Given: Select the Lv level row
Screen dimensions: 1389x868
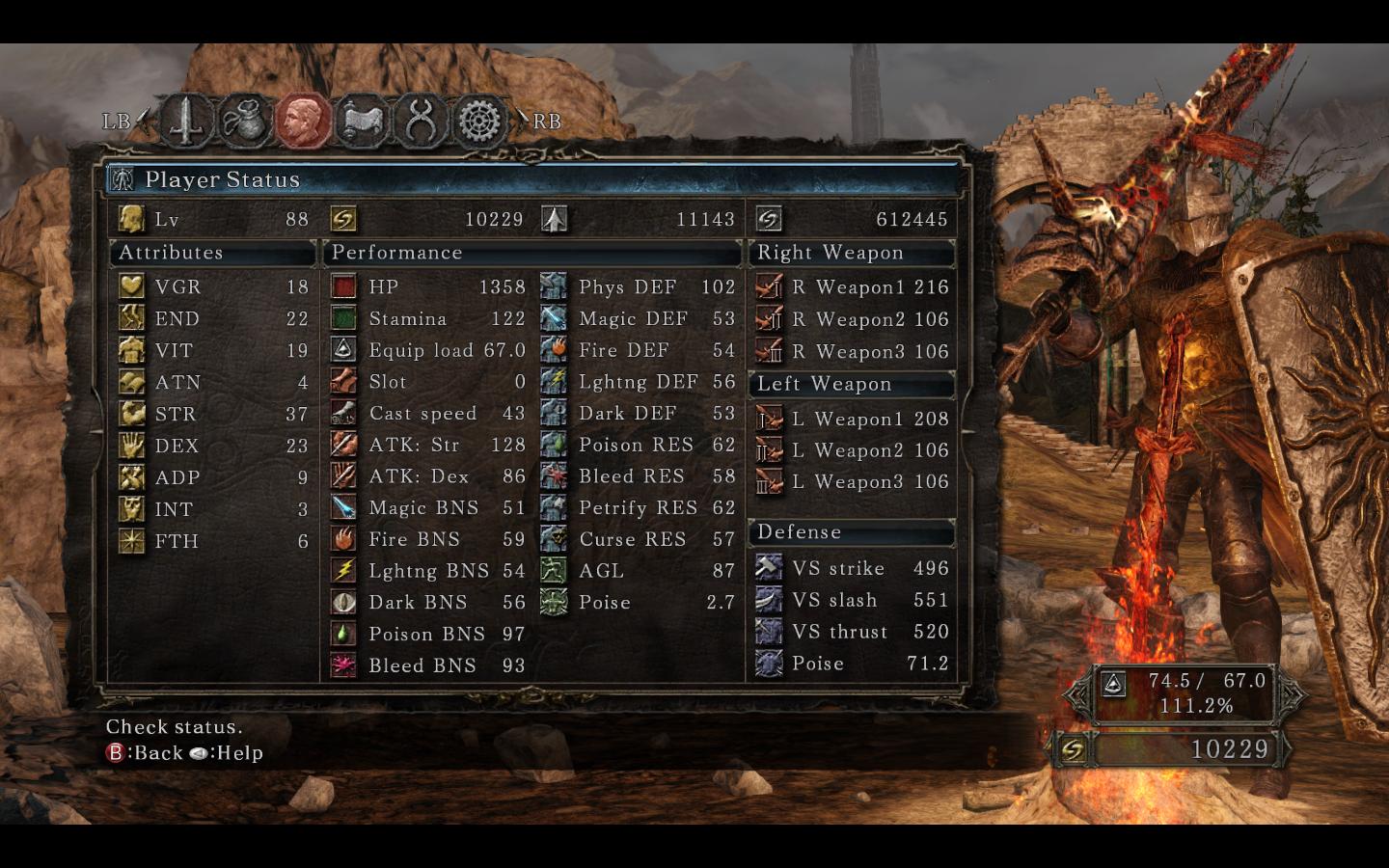Looking at the screenshot, I should tap(213, 219).
